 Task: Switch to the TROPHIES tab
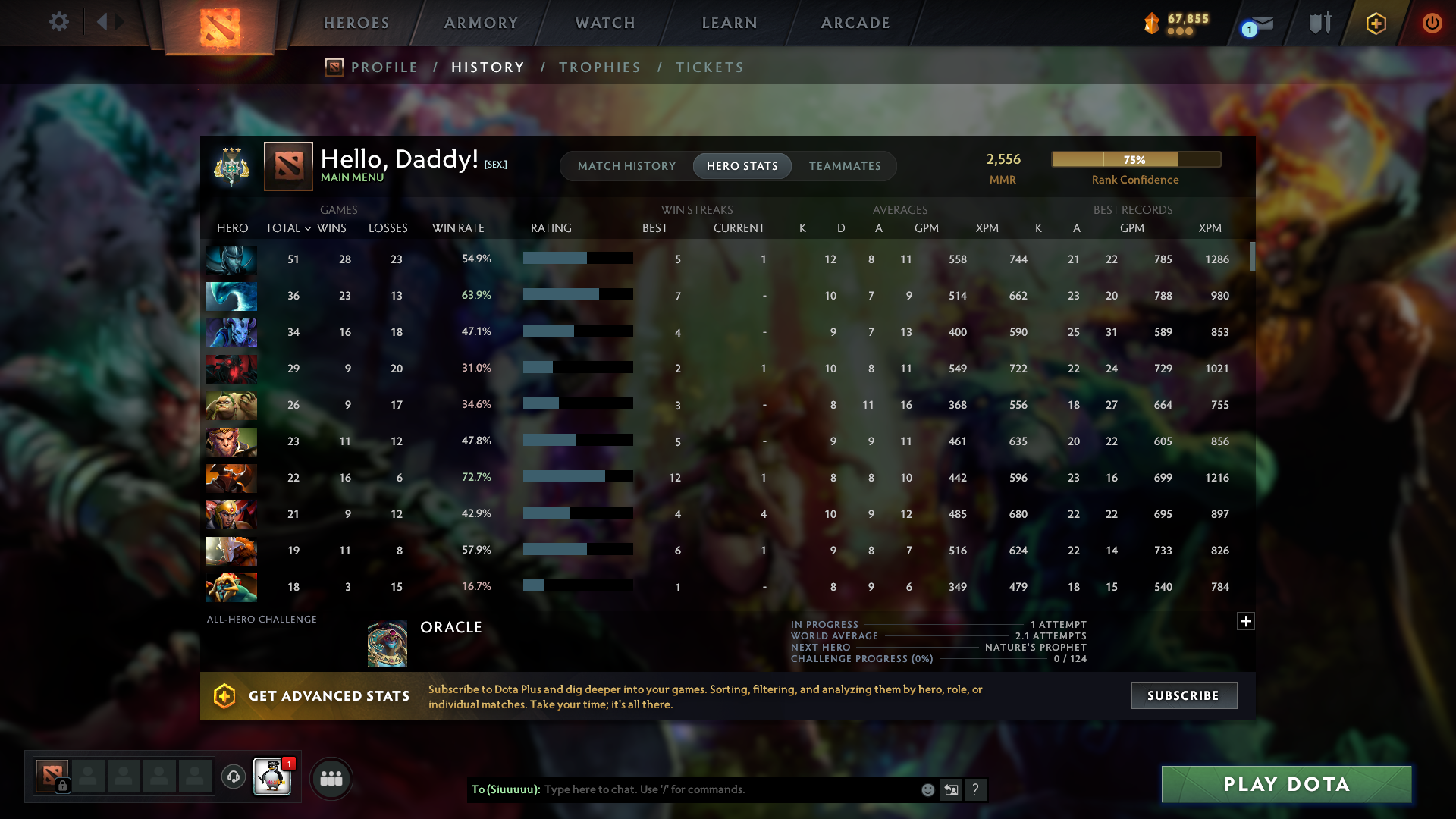[599, 67]
